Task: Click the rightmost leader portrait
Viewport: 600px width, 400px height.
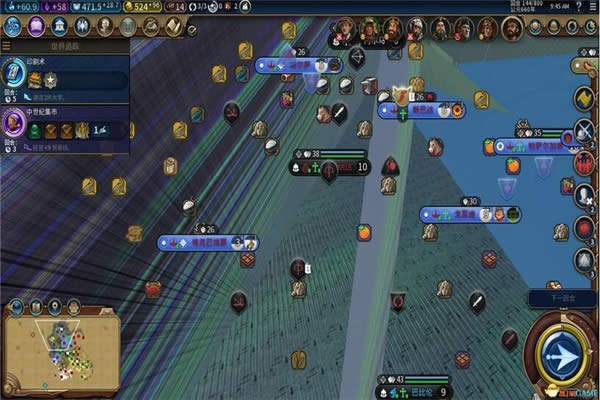Action: [511, 27]
